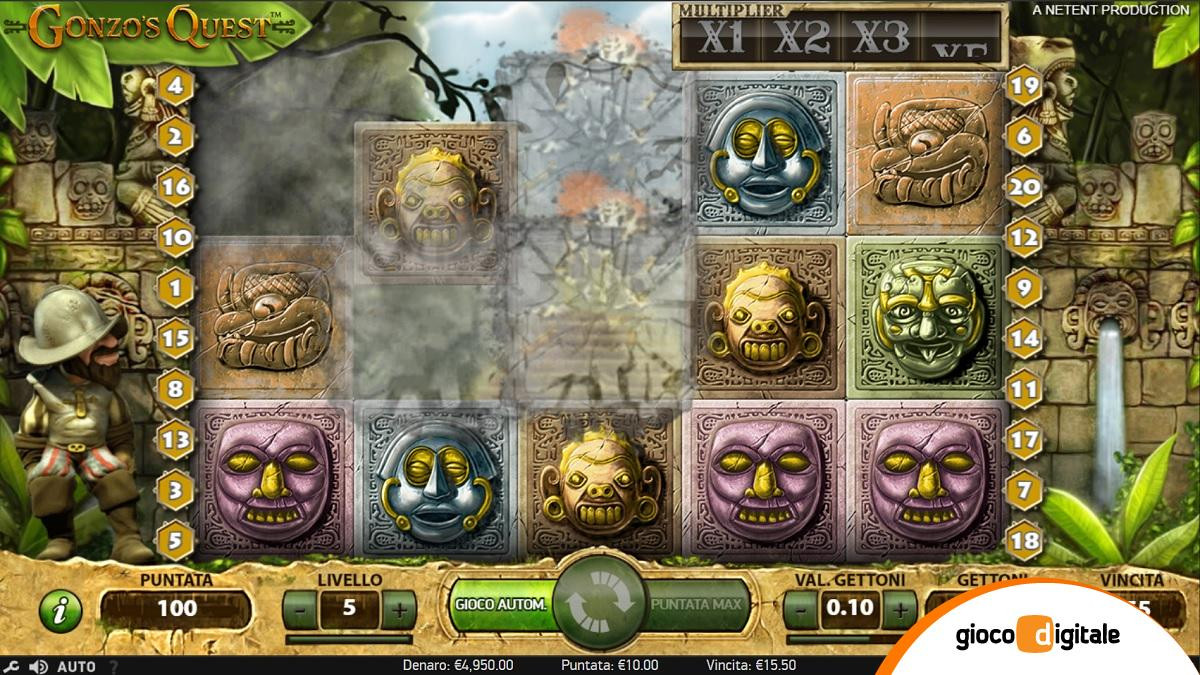Start Gioco Autom. autoplay

pos(500,605)
